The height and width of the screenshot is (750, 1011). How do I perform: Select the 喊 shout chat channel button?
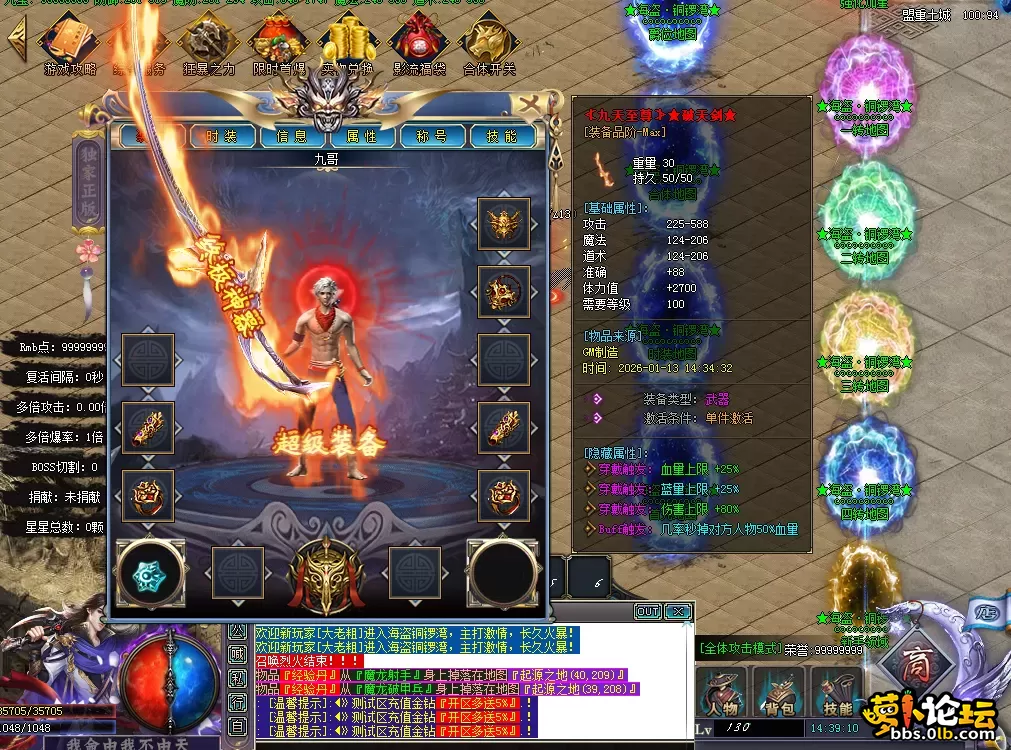[237, 654]
